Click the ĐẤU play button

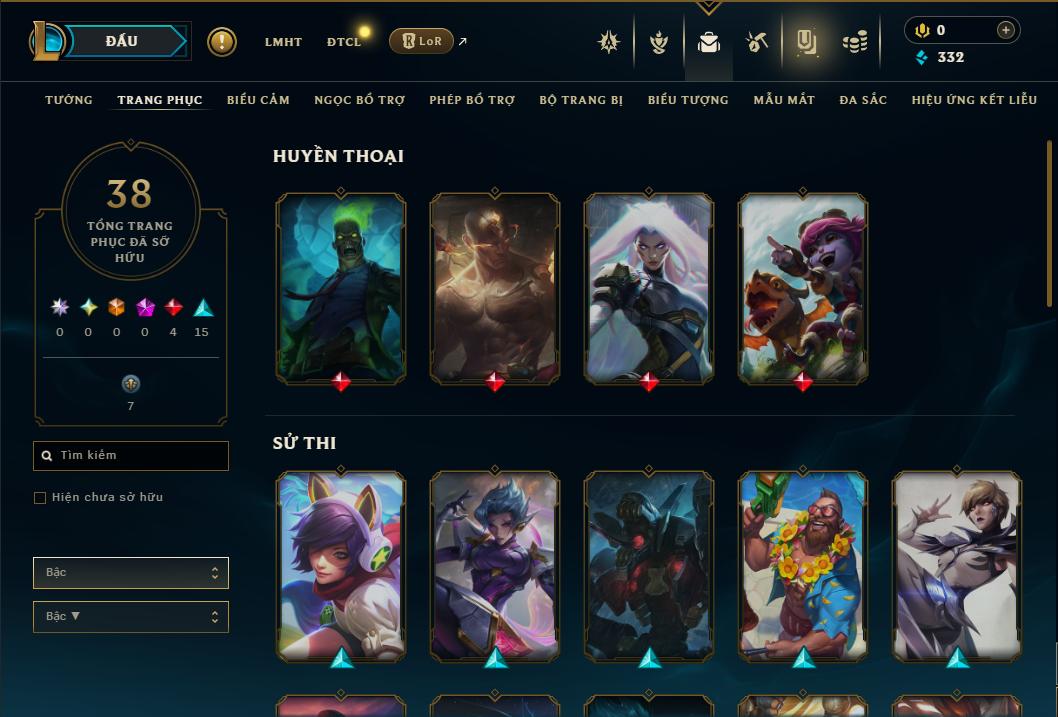pyautogui.click(x=122, y=41)
